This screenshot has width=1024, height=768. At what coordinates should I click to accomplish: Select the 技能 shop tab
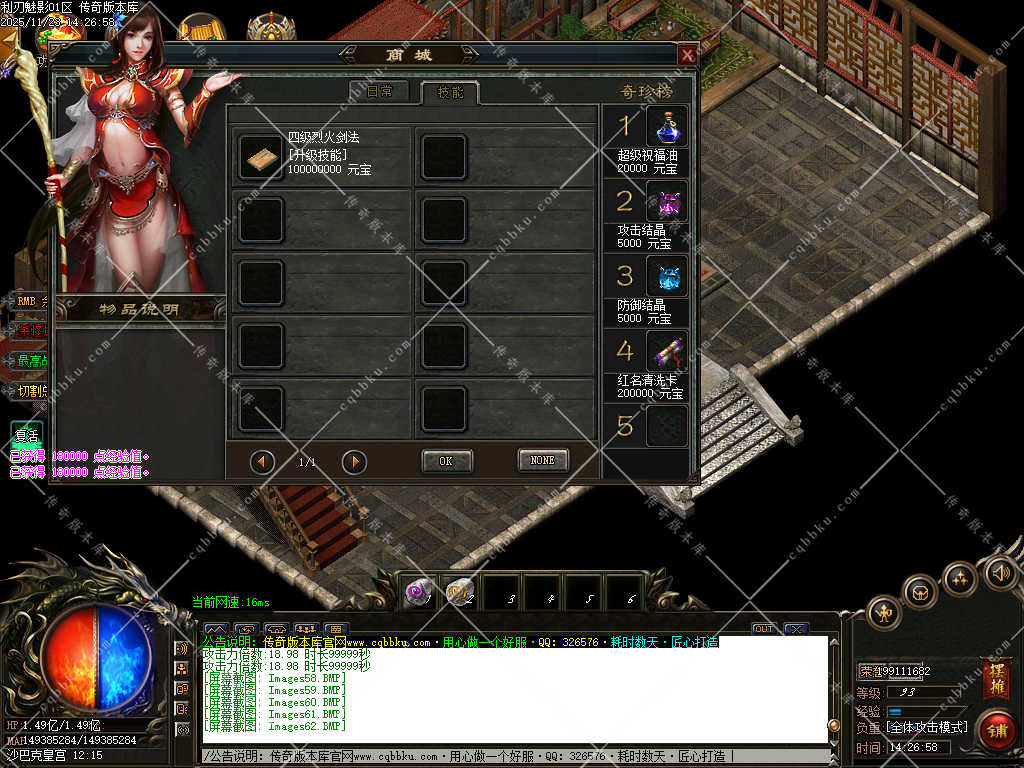pyautogui.click(x=449, y=92)
